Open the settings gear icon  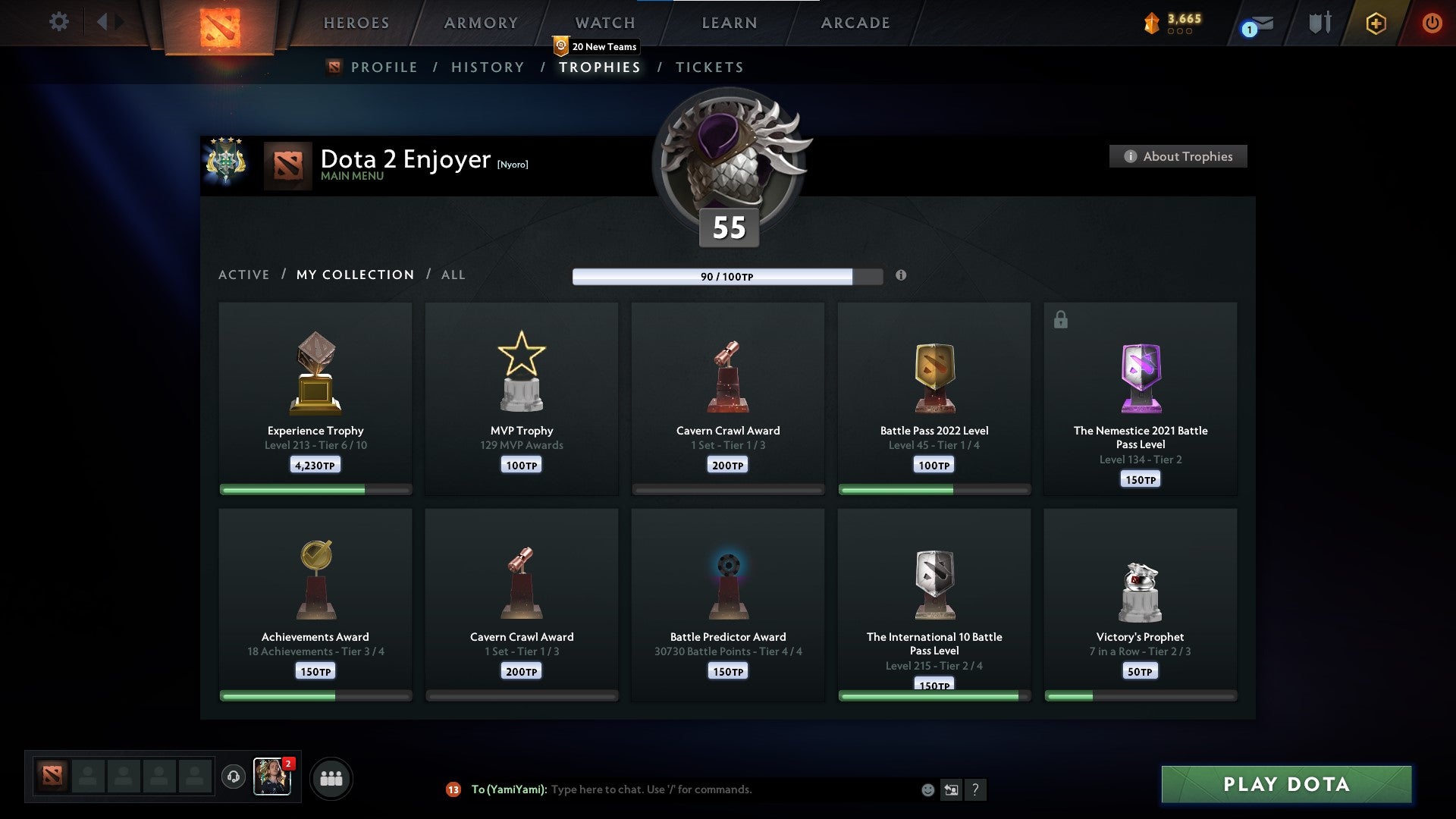coord(58,22)
